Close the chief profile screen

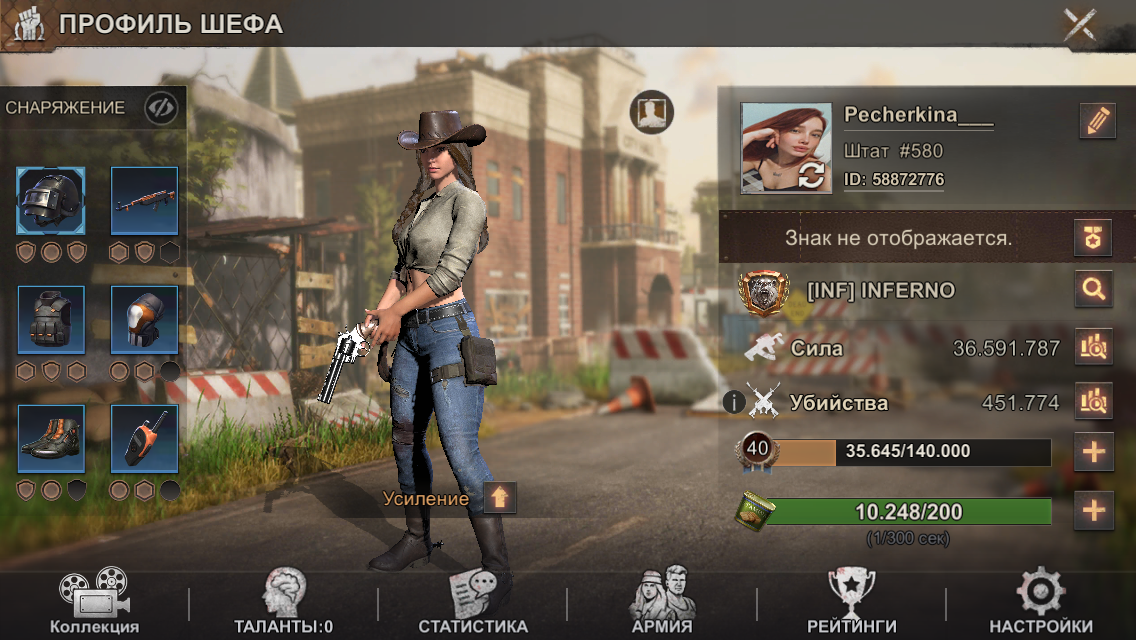pyautogui.click(x=1081, y=24)
